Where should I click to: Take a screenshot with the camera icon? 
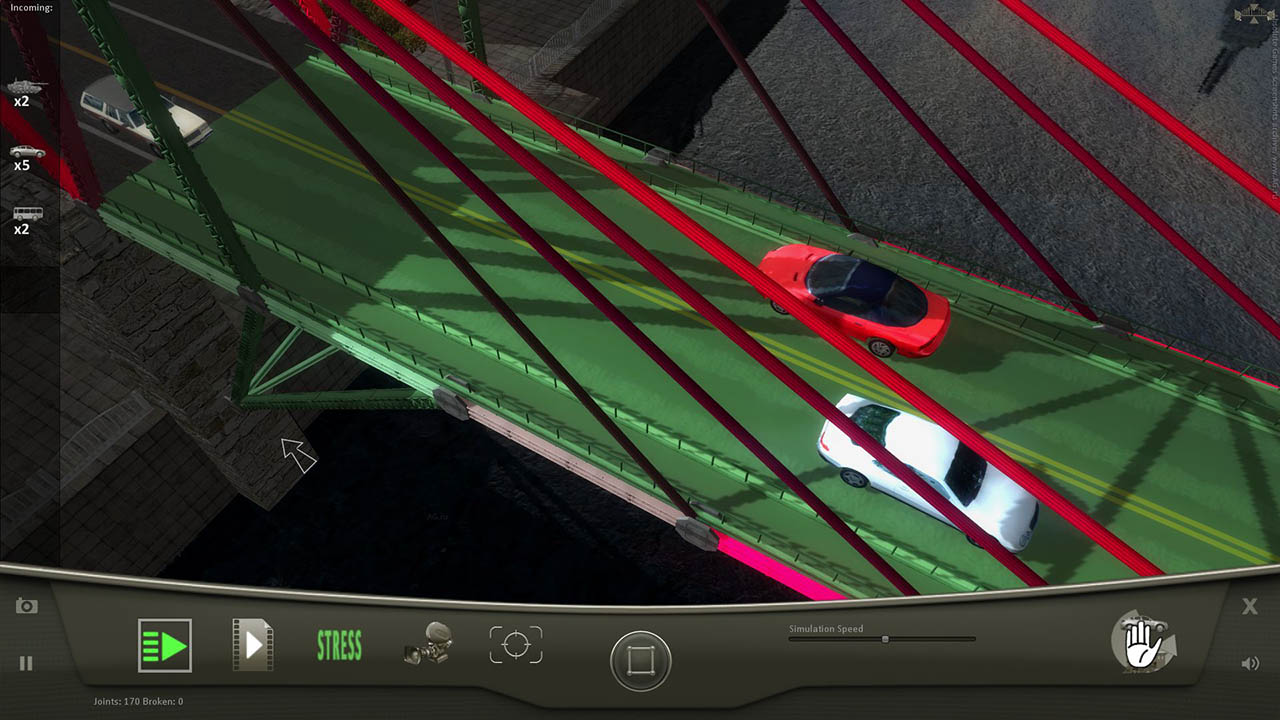[27, 606]
